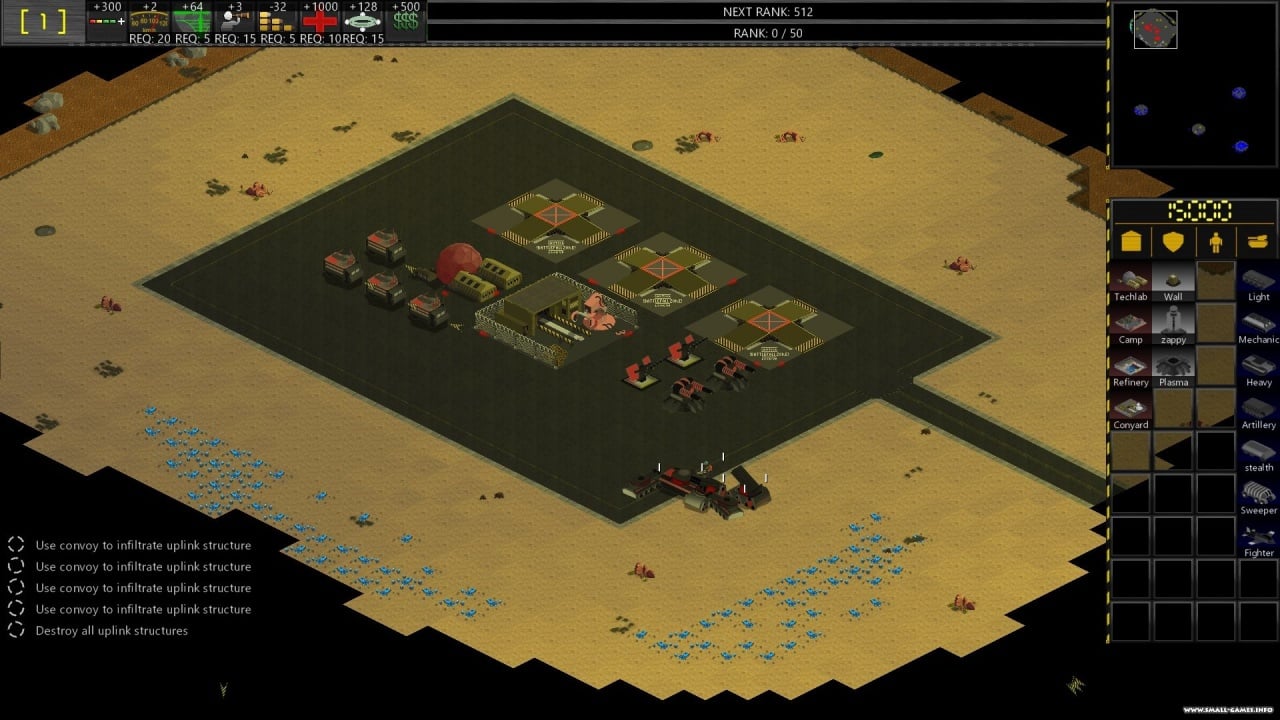This screenshot has width=1280, height=720.
Task: Switch to the buildings category tab
Action: tap(1131, 242)
